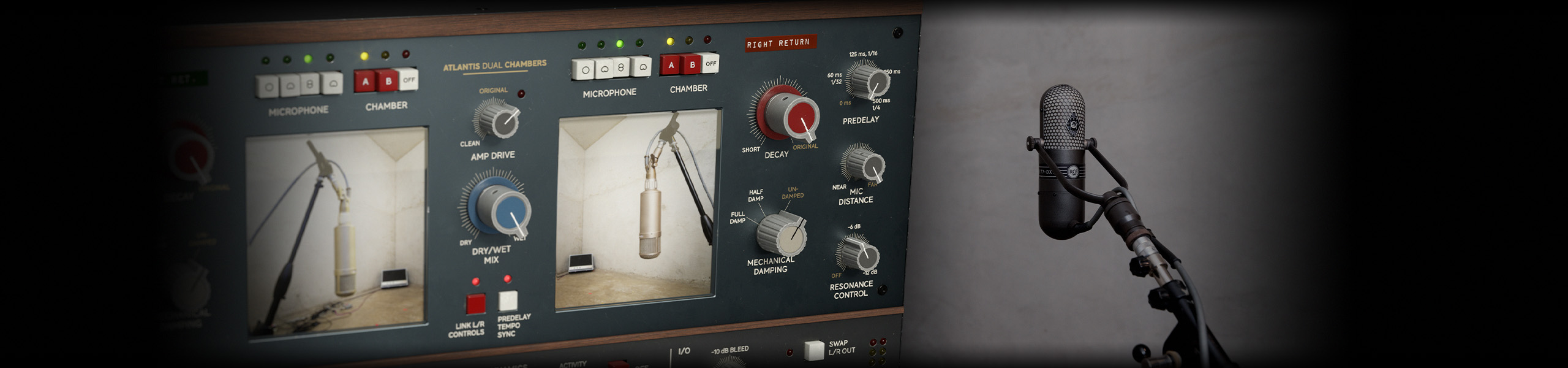Click the Swap L/R Out button
1568x368 pixels.
tap(814, 350)
